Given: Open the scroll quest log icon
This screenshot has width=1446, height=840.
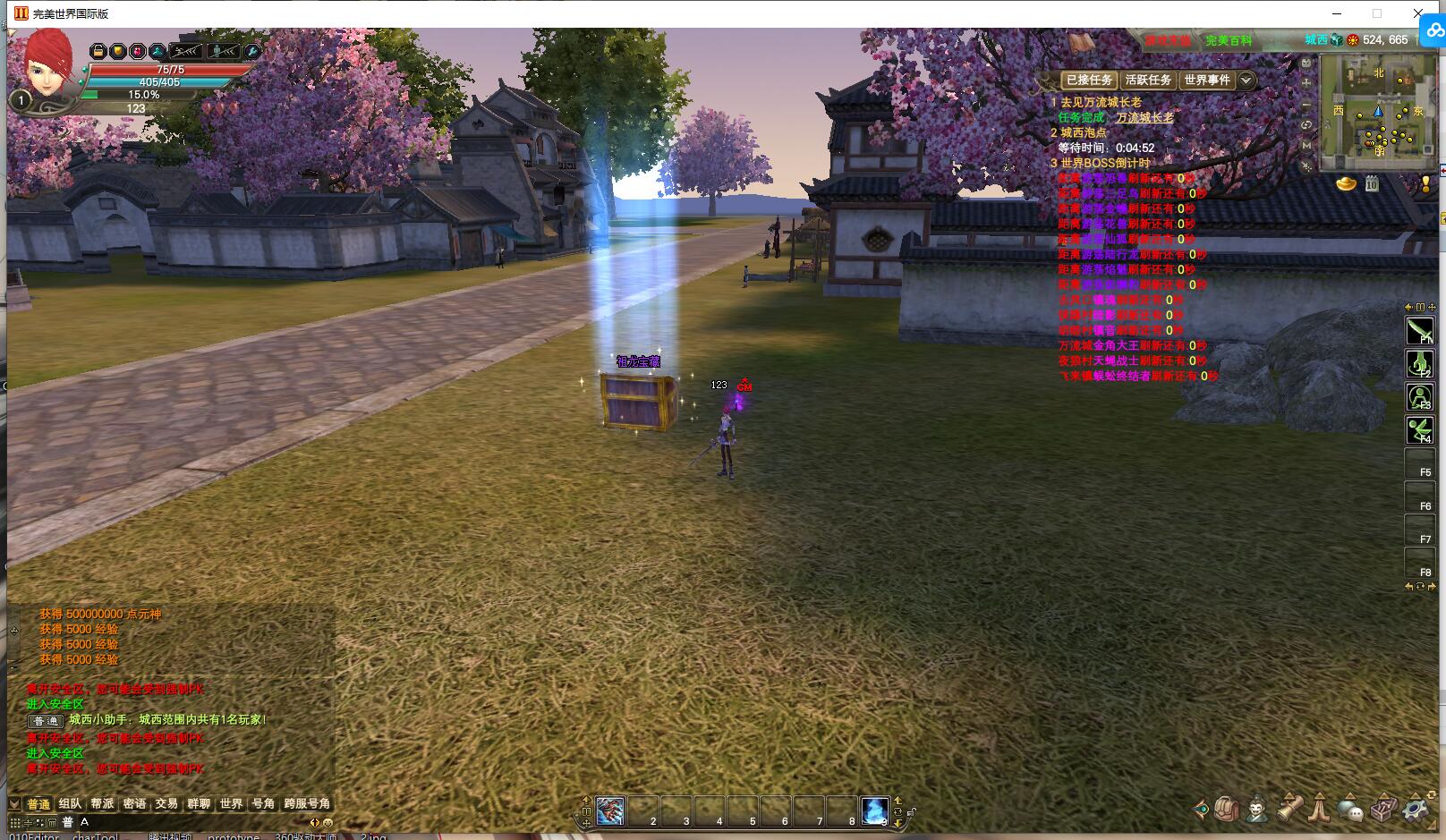Looking at the screenshot, I should click(x=1289, y=808).
